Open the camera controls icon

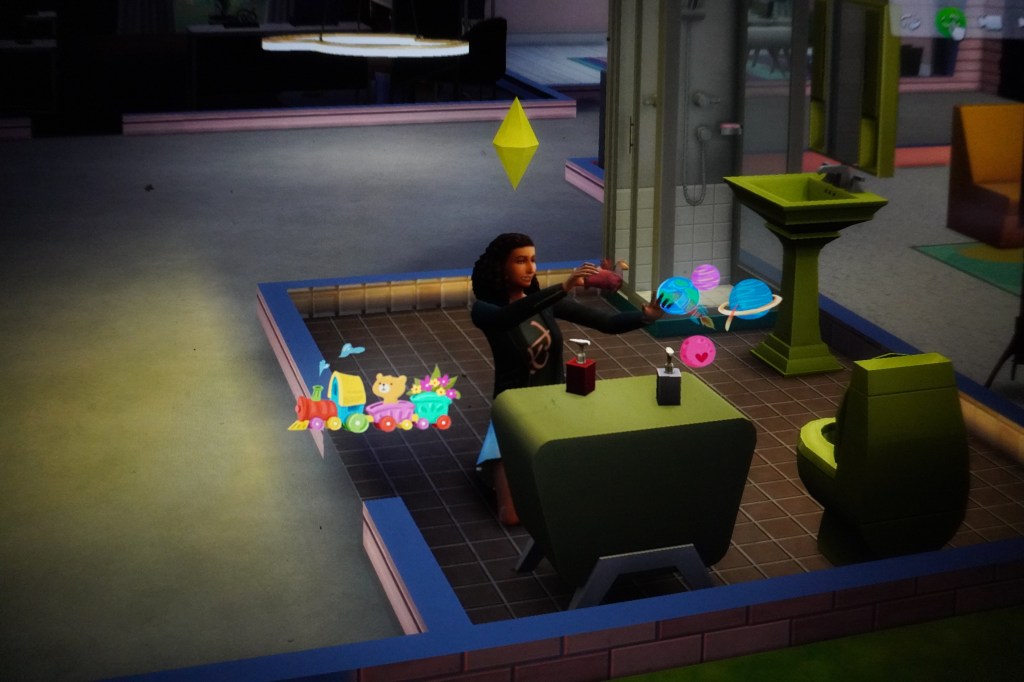pos(990,22)
